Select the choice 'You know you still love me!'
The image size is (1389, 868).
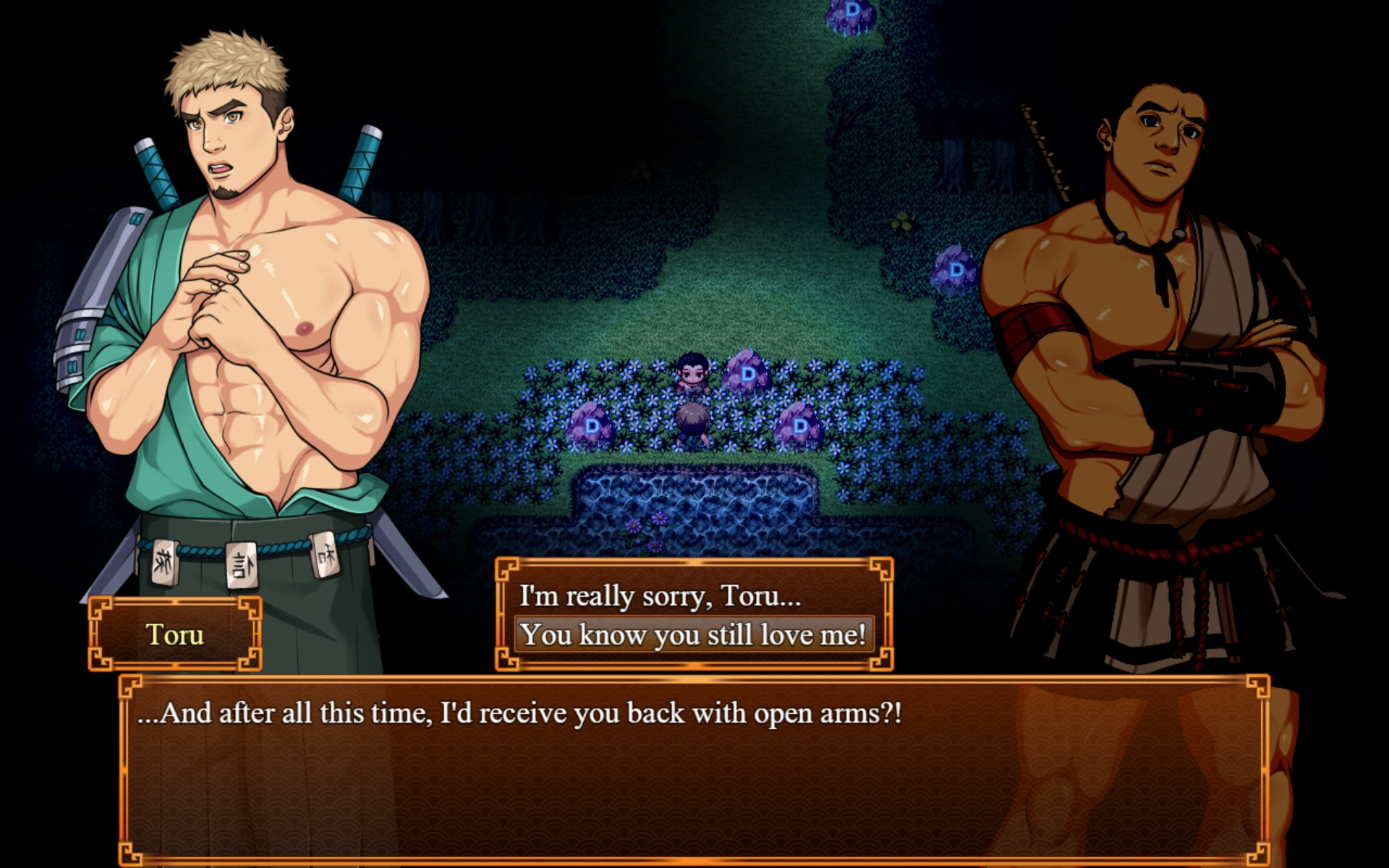point(696,634)
